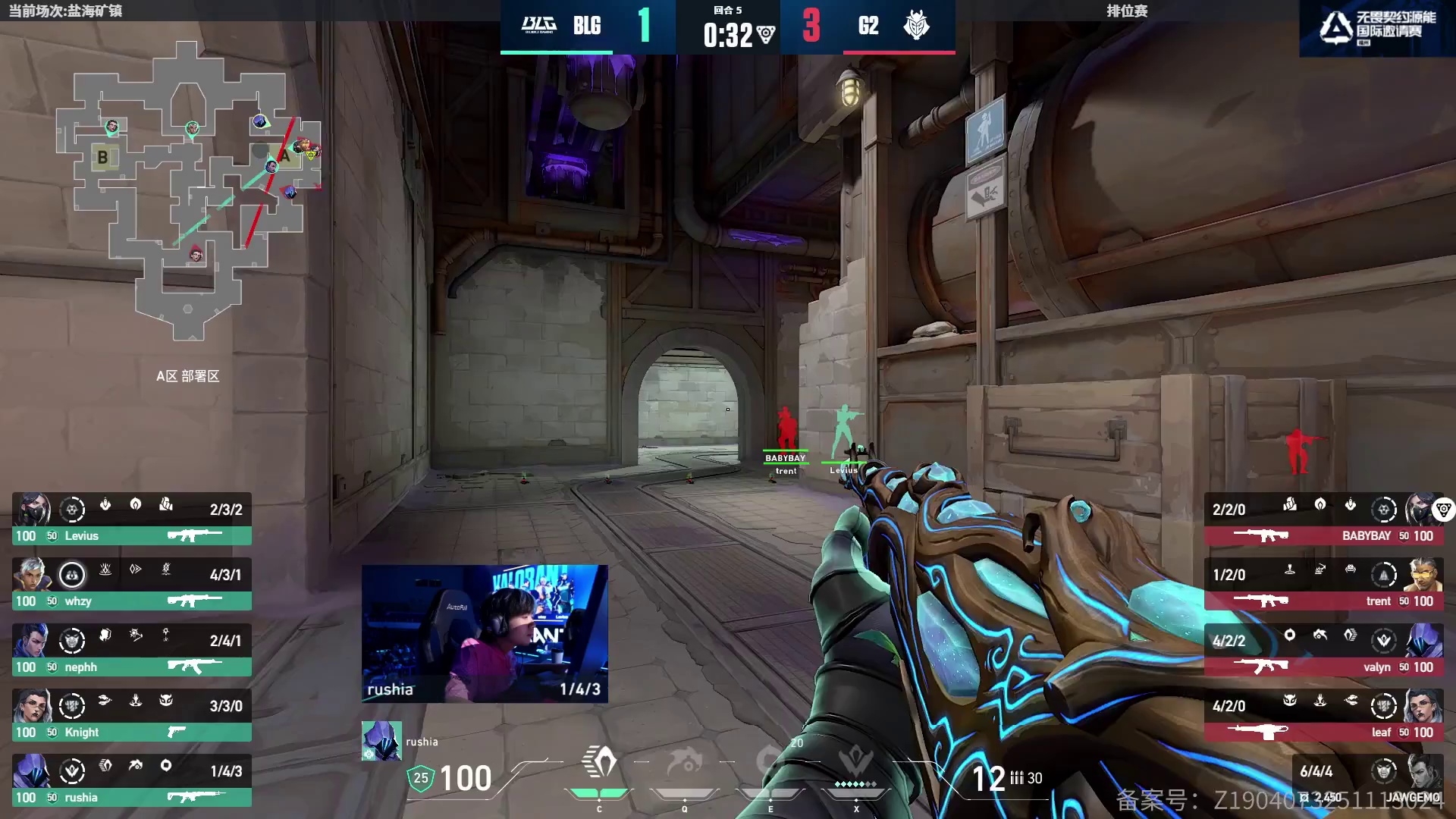Choose nephh's player panel

[x=131, y=651]
